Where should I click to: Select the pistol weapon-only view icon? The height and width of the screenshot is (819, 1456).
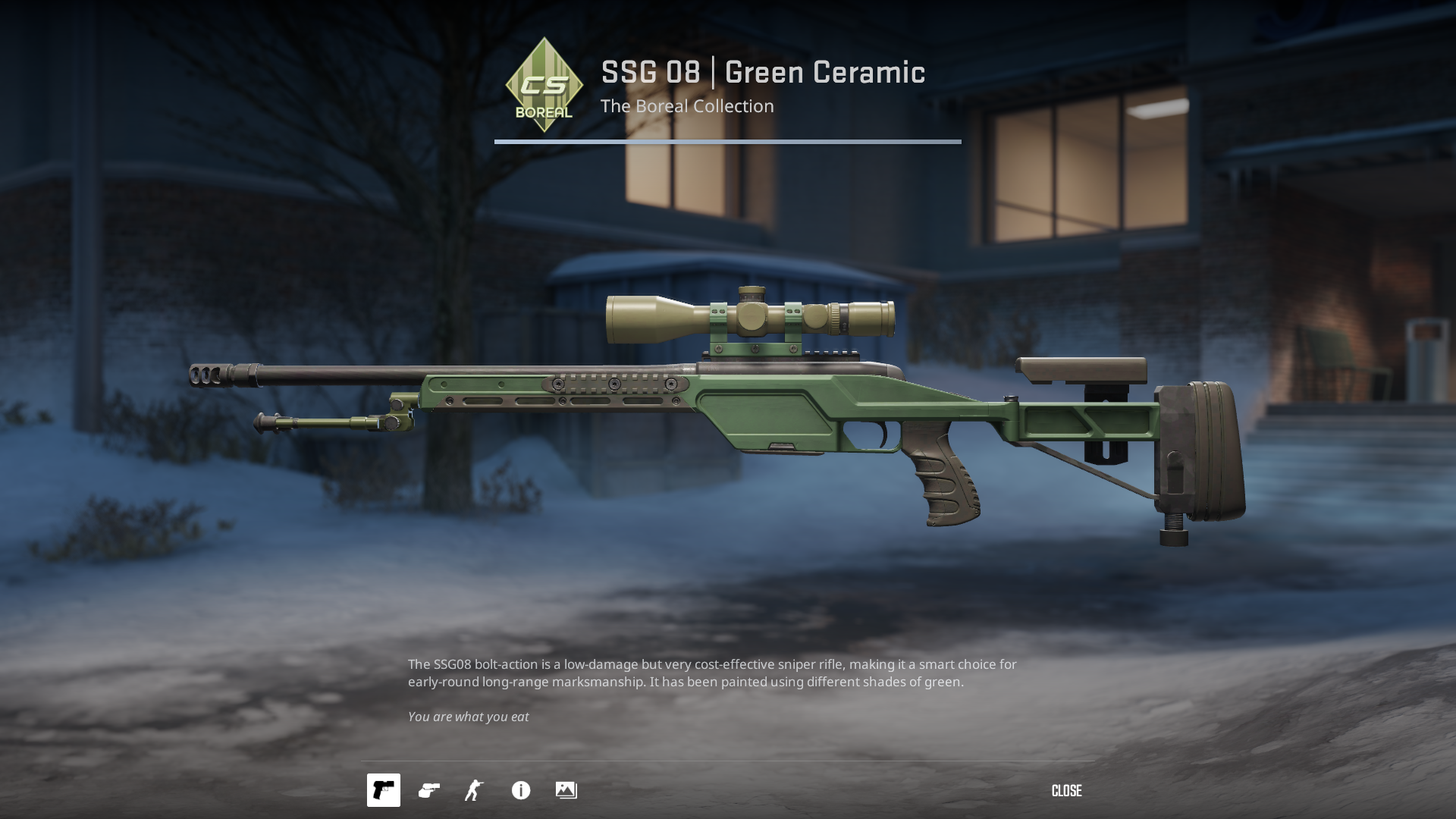tap(384, 790)
